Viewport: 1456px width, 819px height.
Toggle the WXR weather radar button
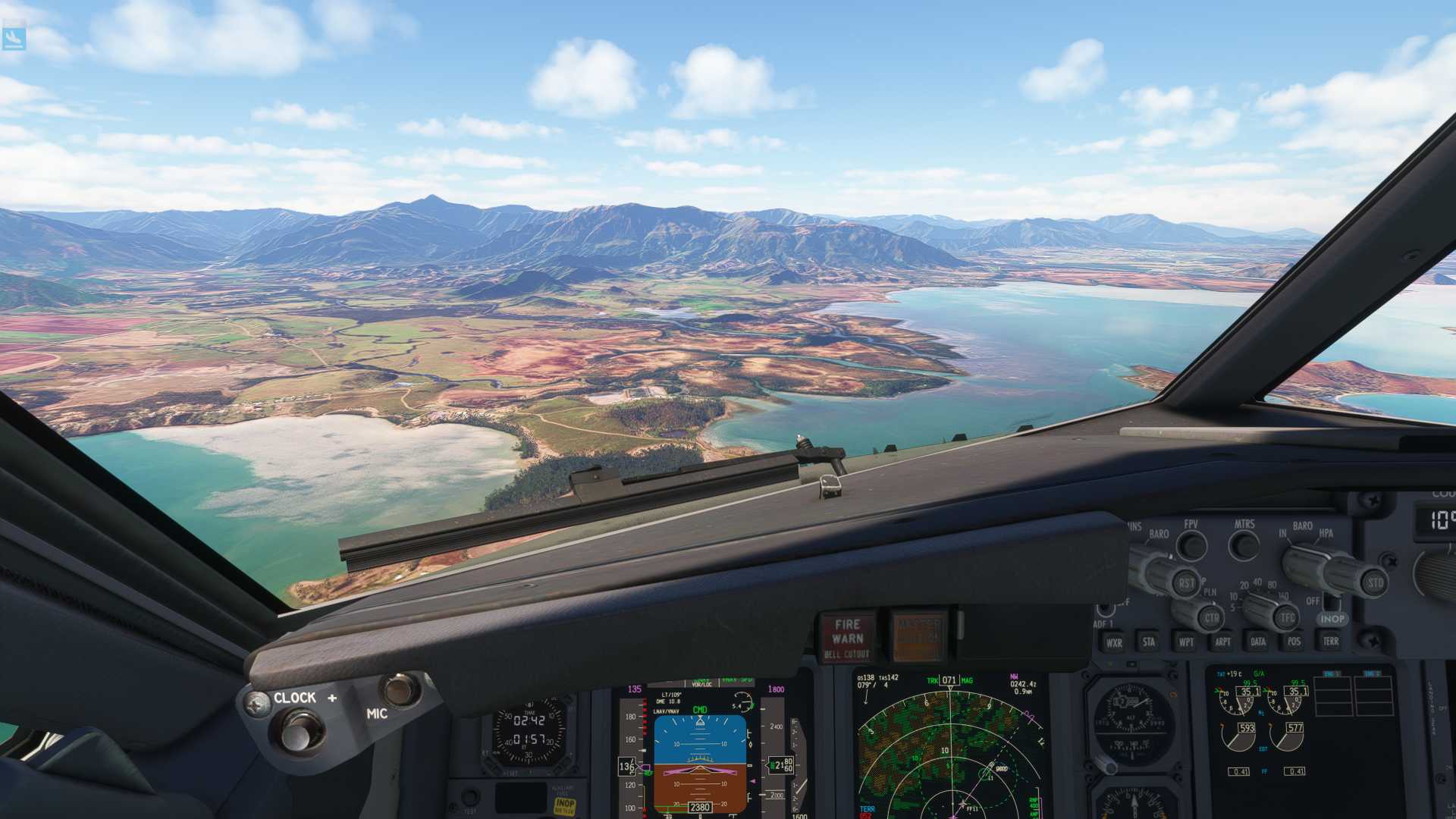[1114, 642]
